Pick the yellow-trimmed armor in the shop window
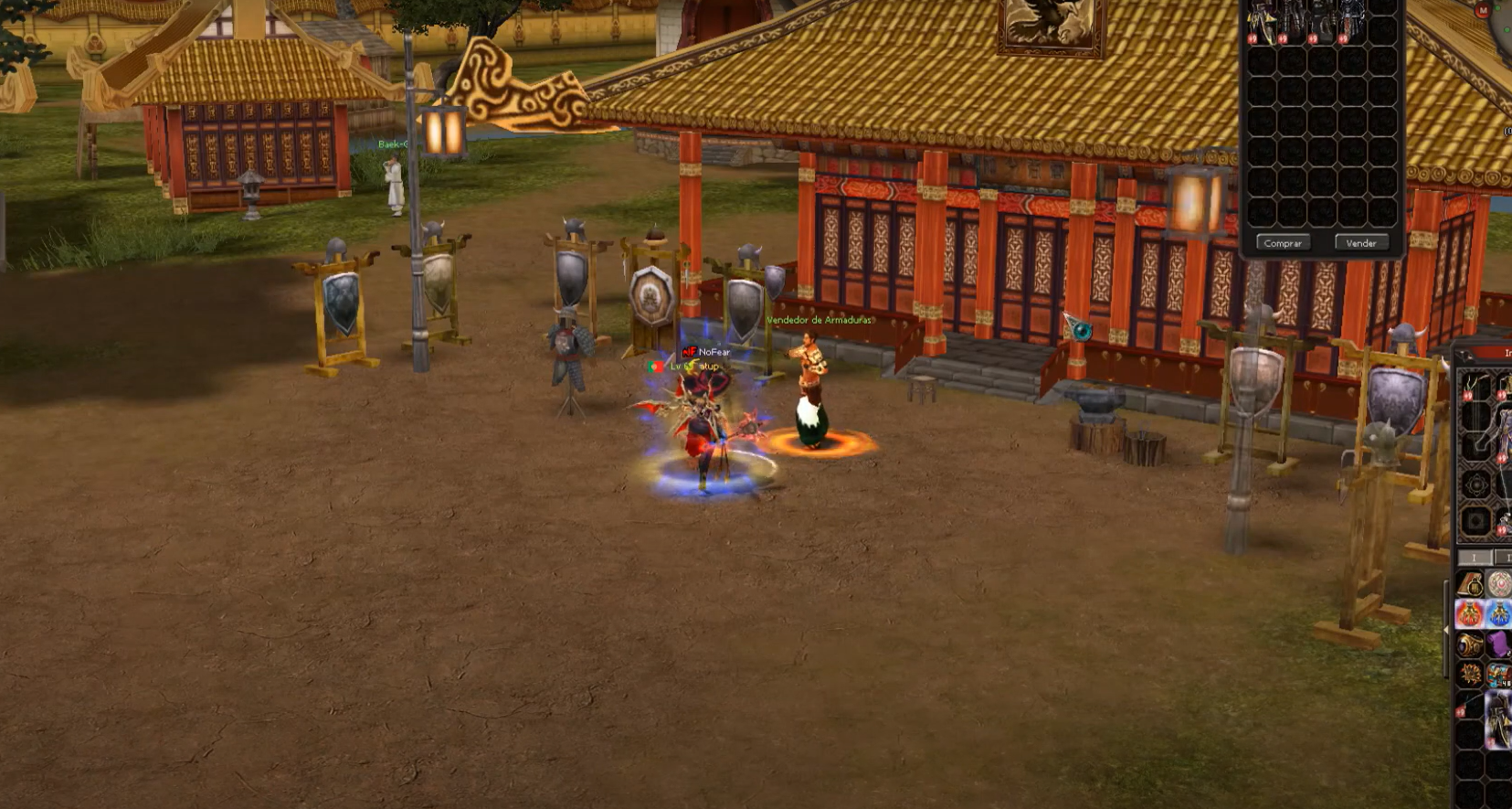 1263,22
